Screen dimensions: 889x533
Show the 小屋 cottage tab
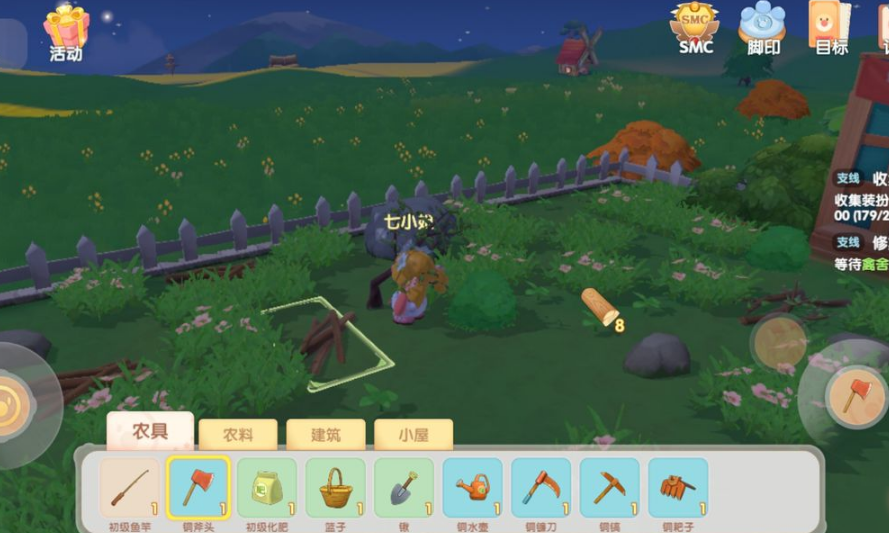coord(413,435)
